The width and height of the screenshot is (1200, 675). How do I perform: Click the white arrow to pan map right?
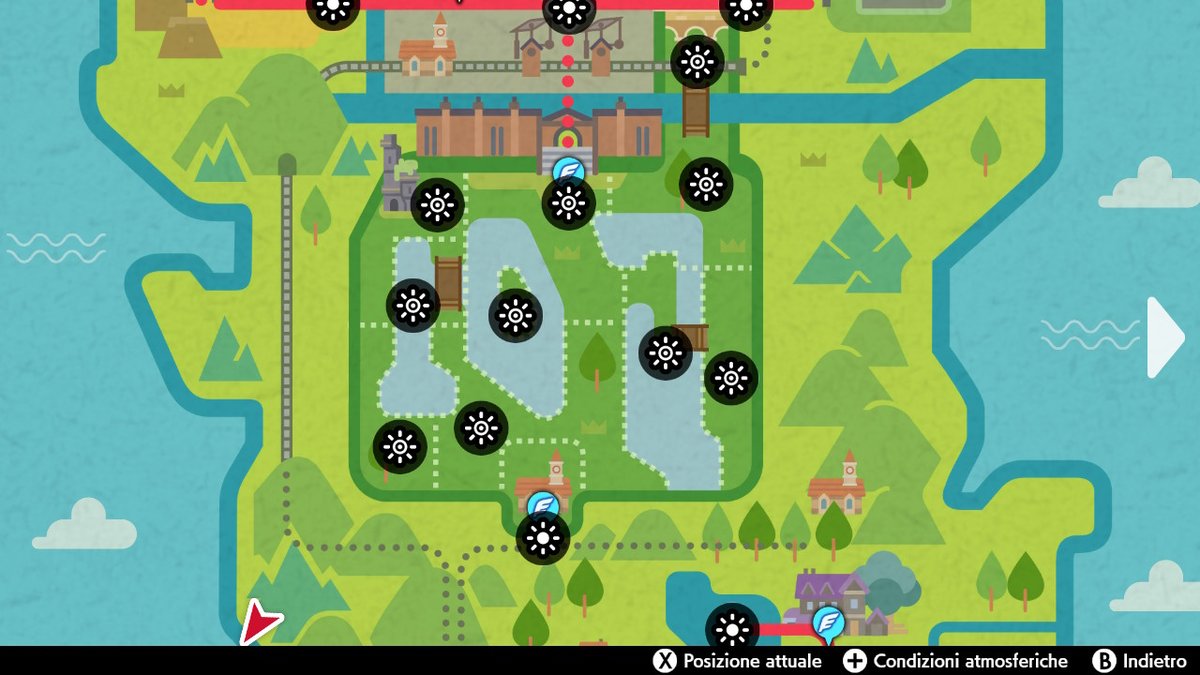1165,337
